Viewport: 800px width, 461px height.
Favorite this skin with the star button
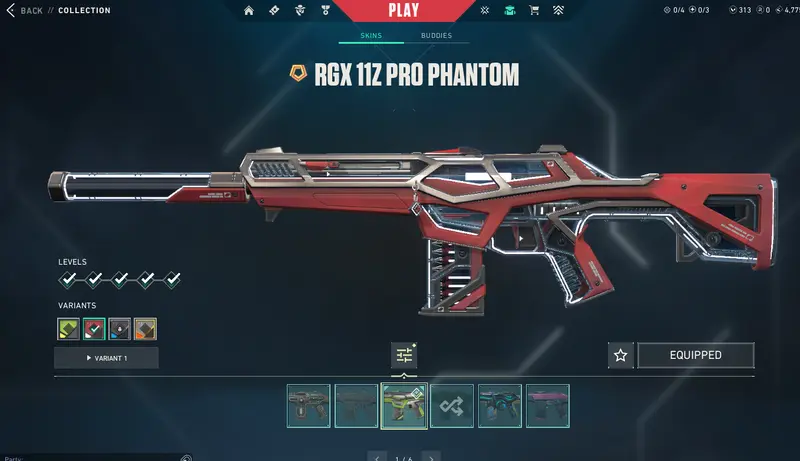[620, 355]
